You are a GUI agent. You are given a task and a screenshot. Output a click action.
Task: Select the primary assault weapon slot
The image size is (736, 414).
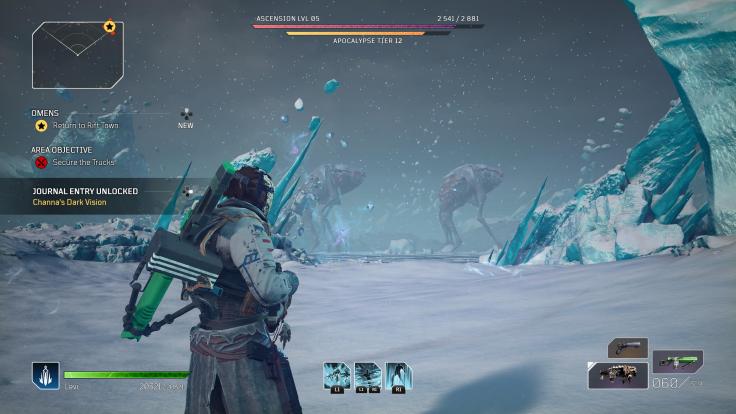[617, 375]
